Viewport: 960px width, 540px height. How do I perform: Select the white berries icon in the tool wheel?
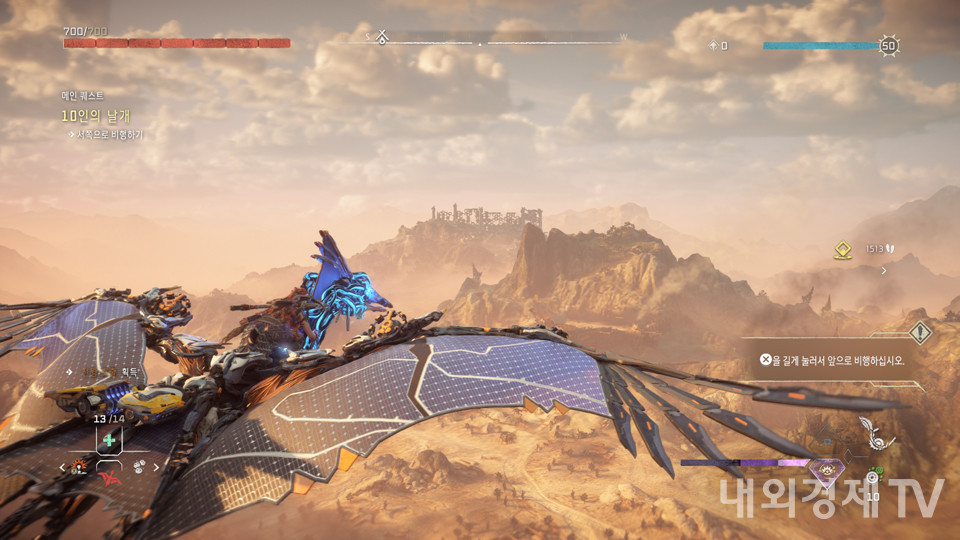138,466
